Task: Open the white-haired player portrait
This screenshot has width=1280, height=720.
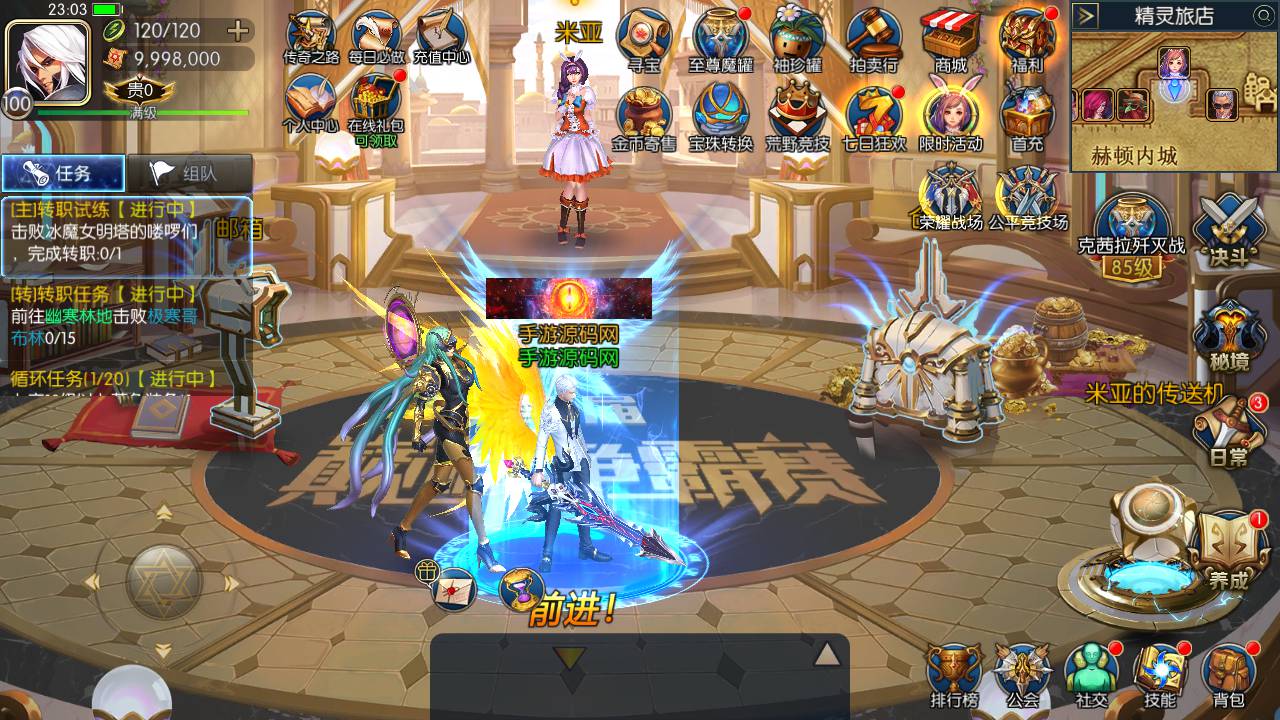Action: pyautogui.click(x=42, y=60)
